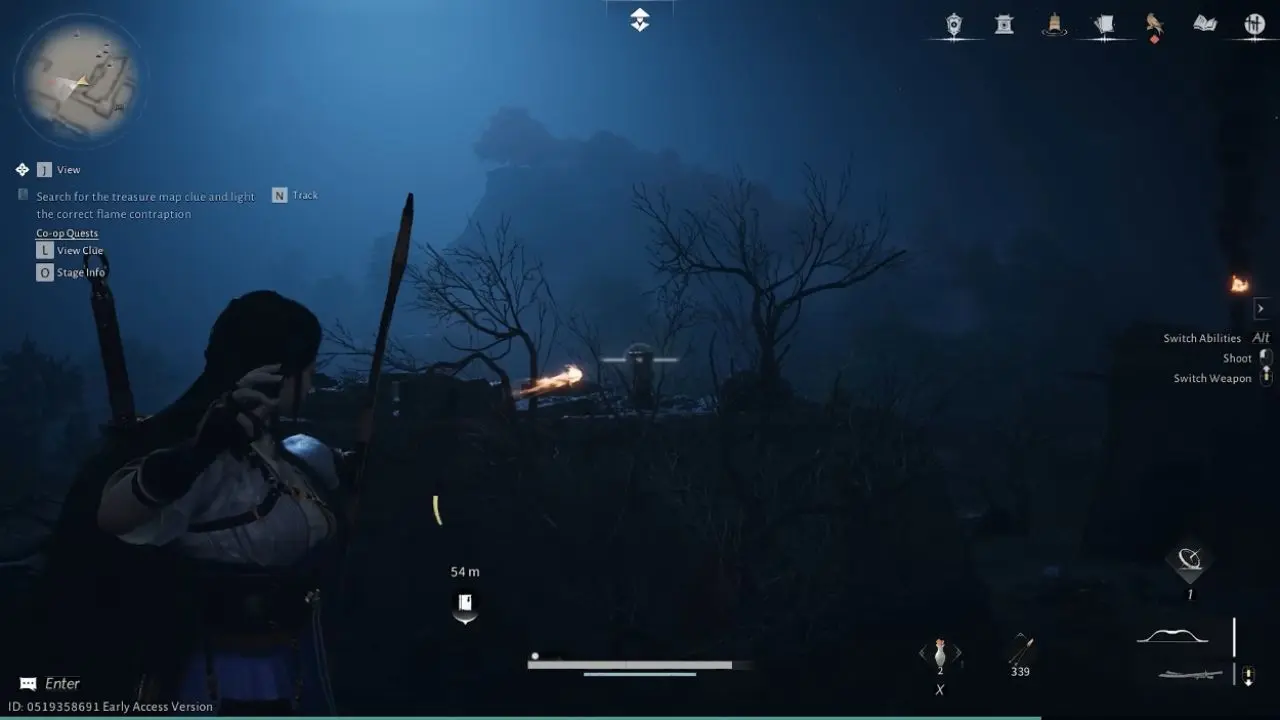This screenshot has width=1280, height=720.
Task: Activate the diamond ability icon above the weapons
Action: pos(1188,563)
